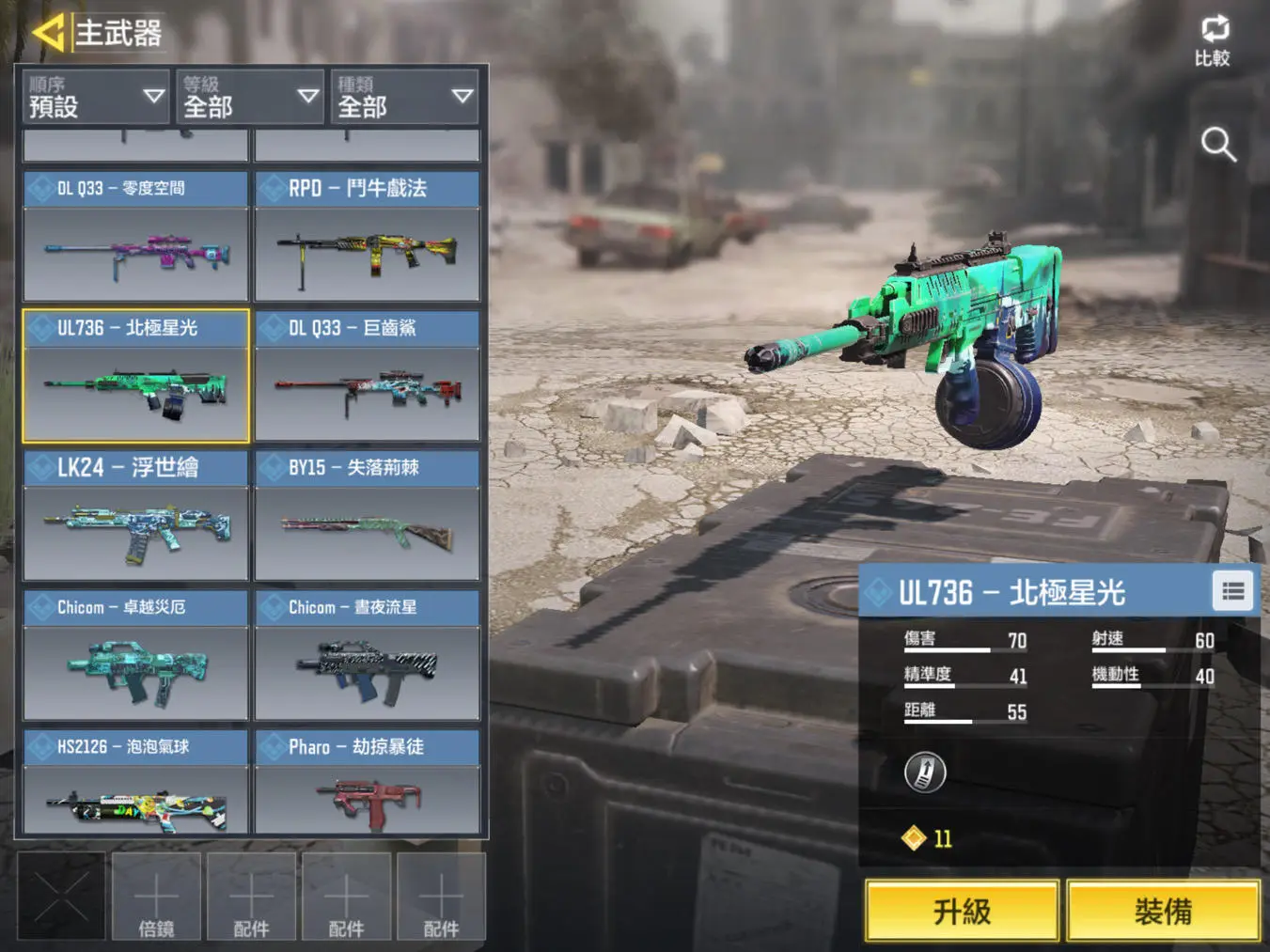
Task: Go back using the yellow arrow
Action: pos(47,32)
